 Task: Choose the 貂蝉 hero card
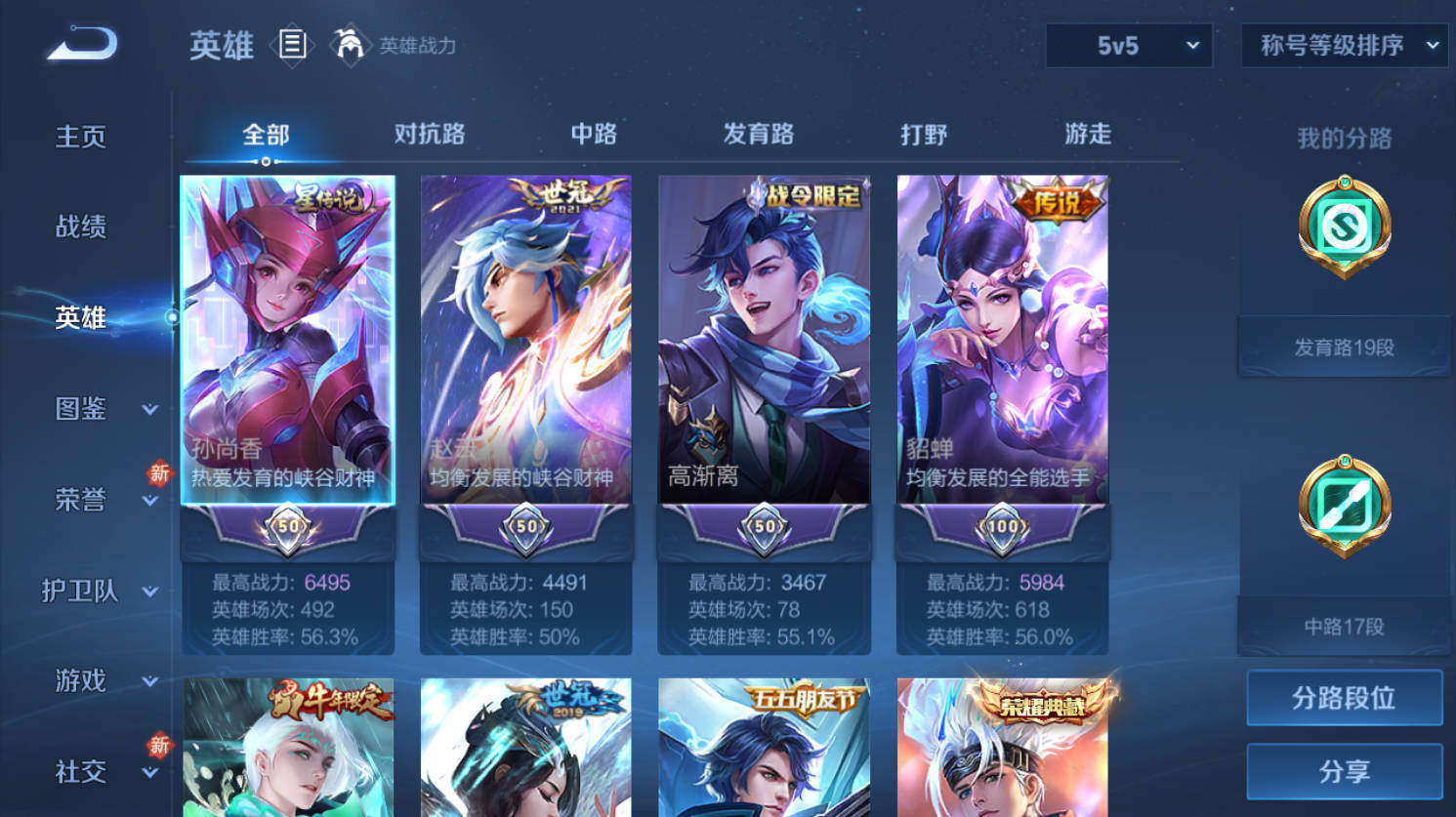click(1002, 340)
